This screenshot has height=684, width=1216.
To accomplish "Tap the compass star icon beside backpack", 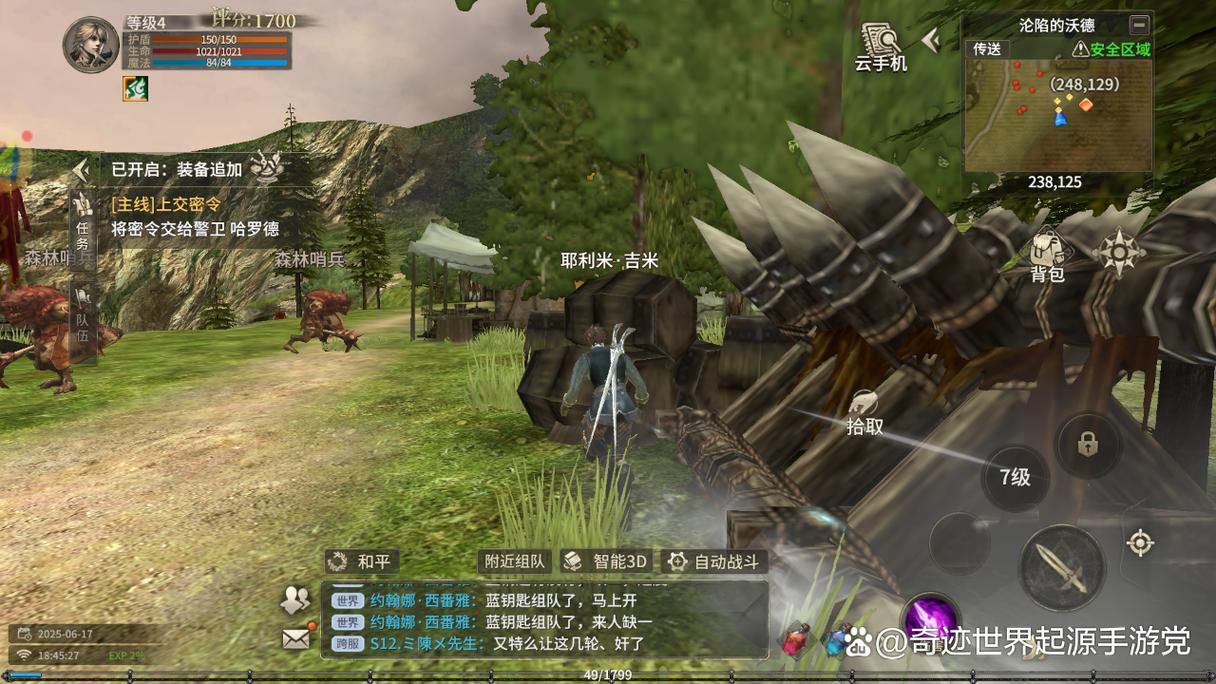I will pos(1118,252).
